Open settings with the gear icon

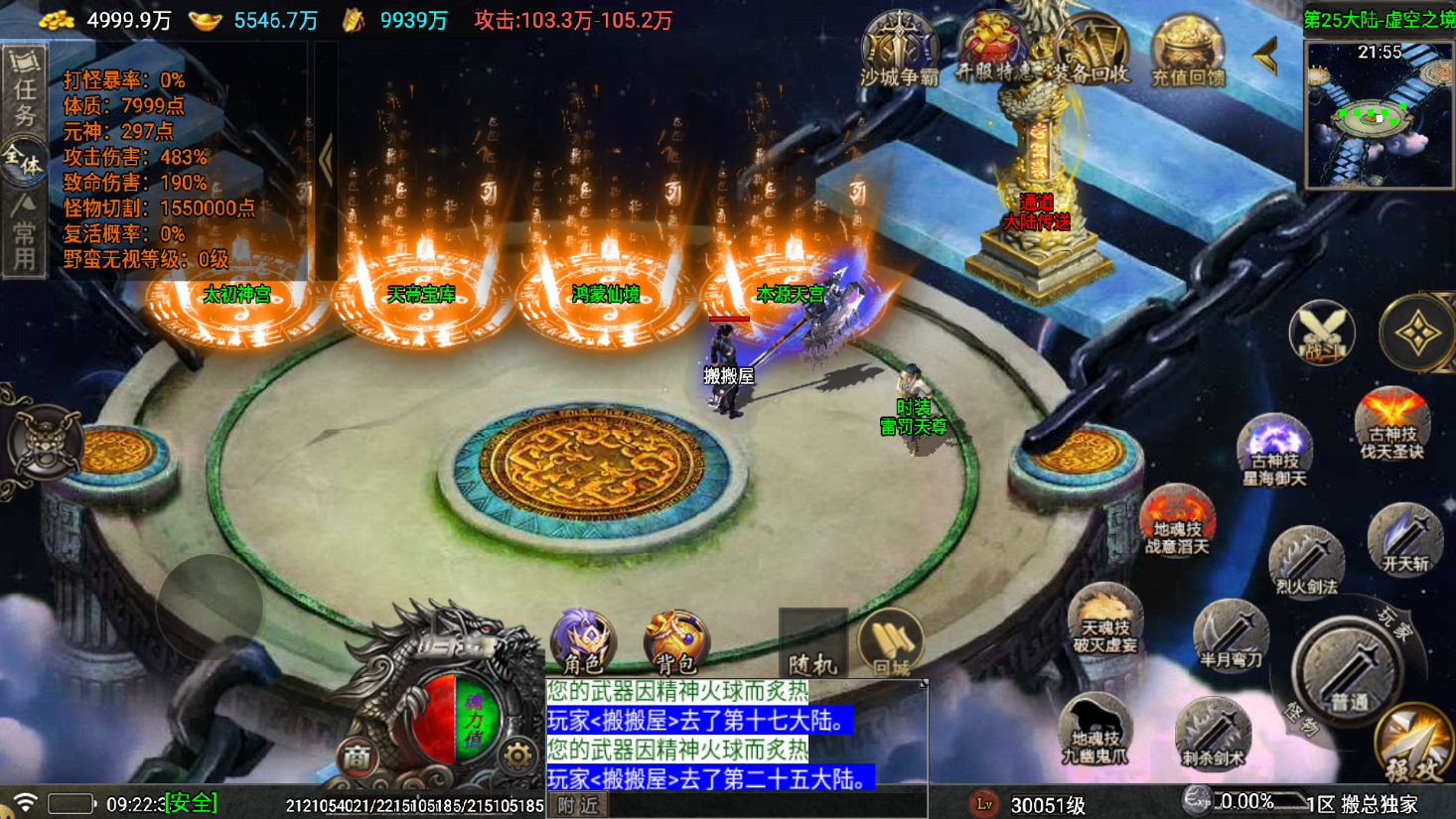(516, 756)
